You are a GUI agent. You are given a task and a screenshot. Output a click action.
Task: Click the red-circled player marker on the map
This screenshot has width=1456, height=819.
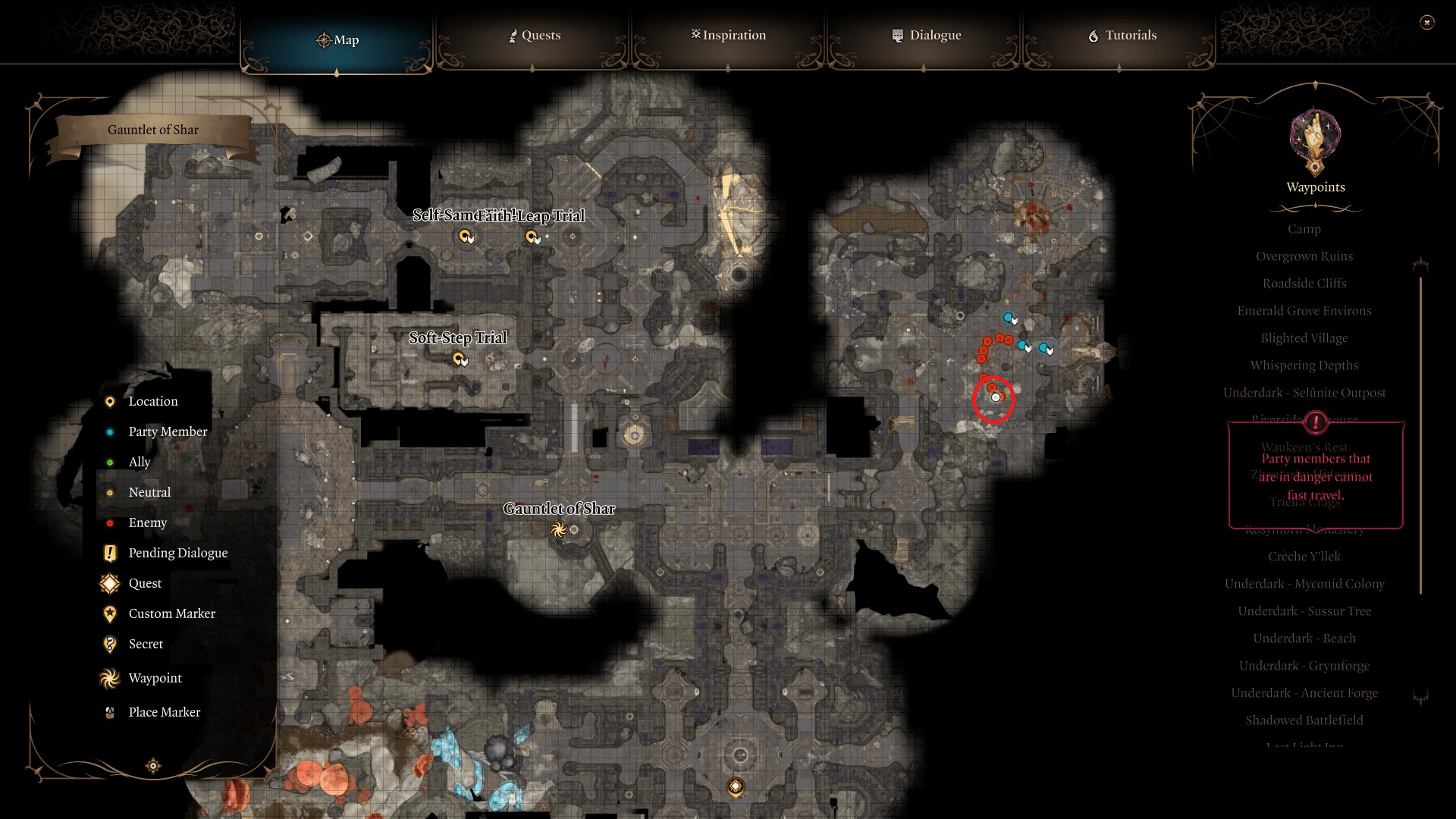pos(994,396)
